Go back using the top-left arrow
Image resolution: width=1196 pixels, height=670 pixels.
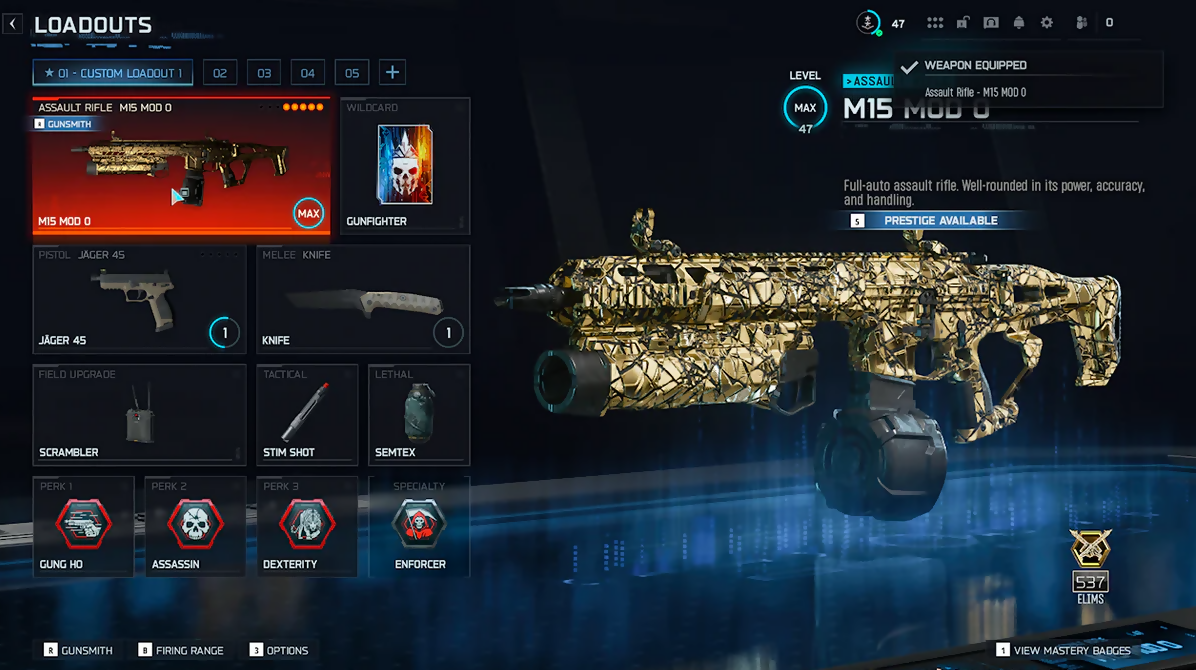pyautogui.click(x=13, y=23)
